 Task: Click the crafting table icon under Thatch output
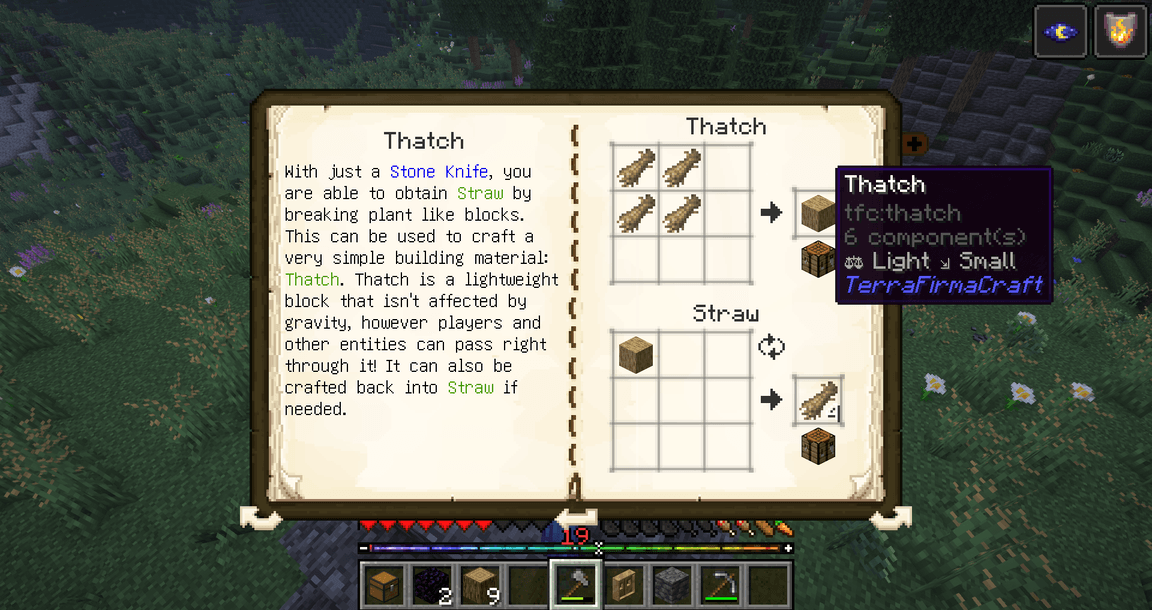click(x=818, y=258)
